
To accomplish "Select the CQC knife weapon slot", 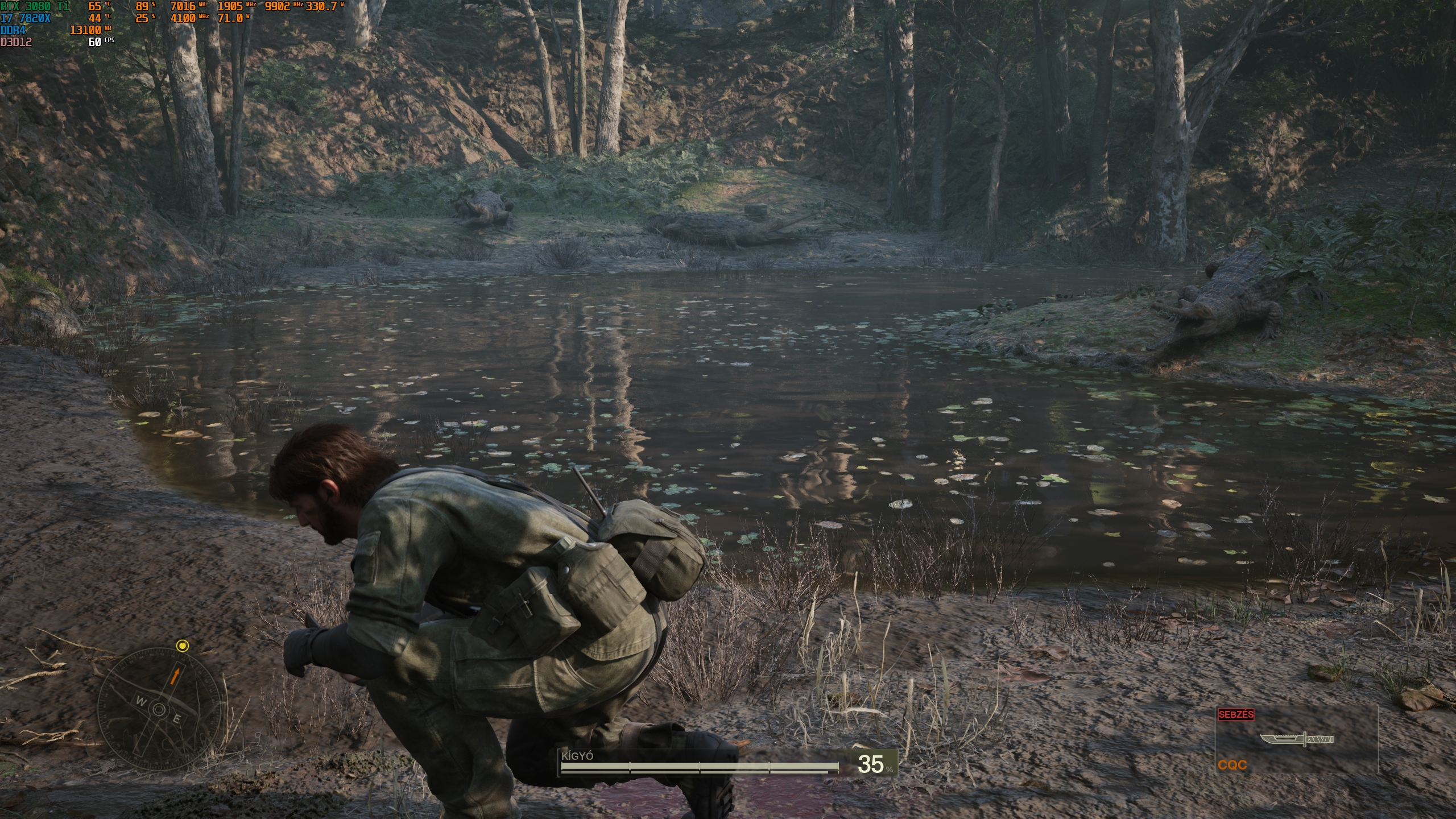I will pos(1296,740).
